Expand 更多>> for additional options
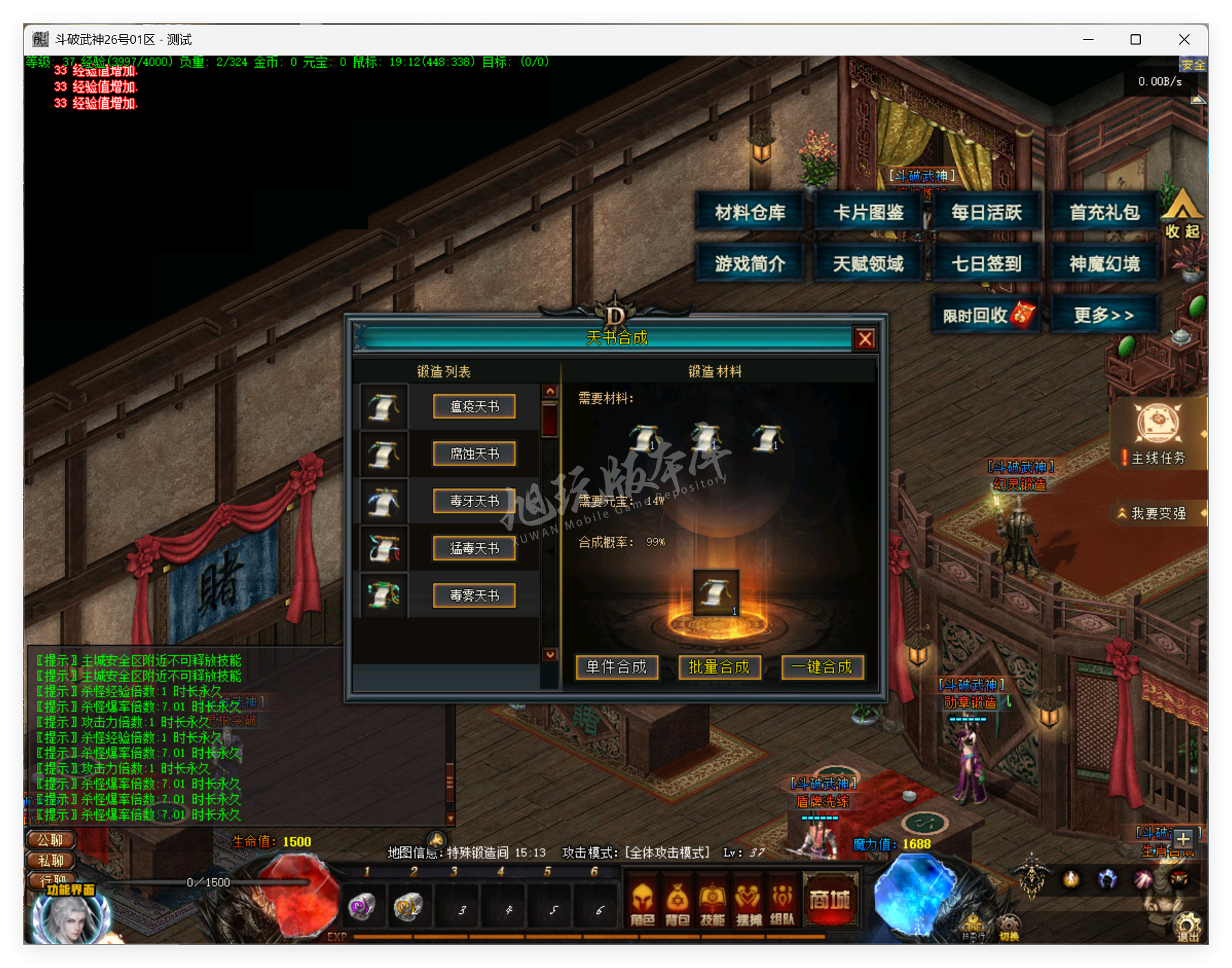 1105,313
